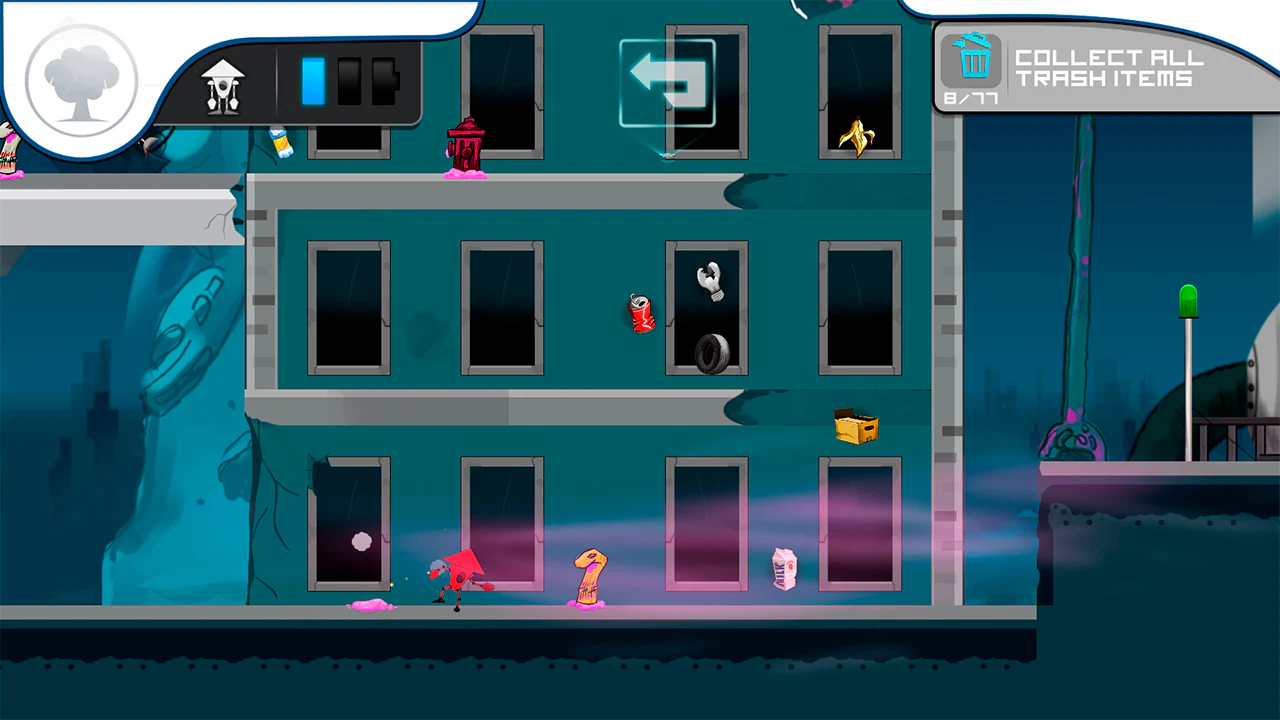1280x720 pixels.
Task: Click the milk carton on the lower floor
Action: coord(786,568)
